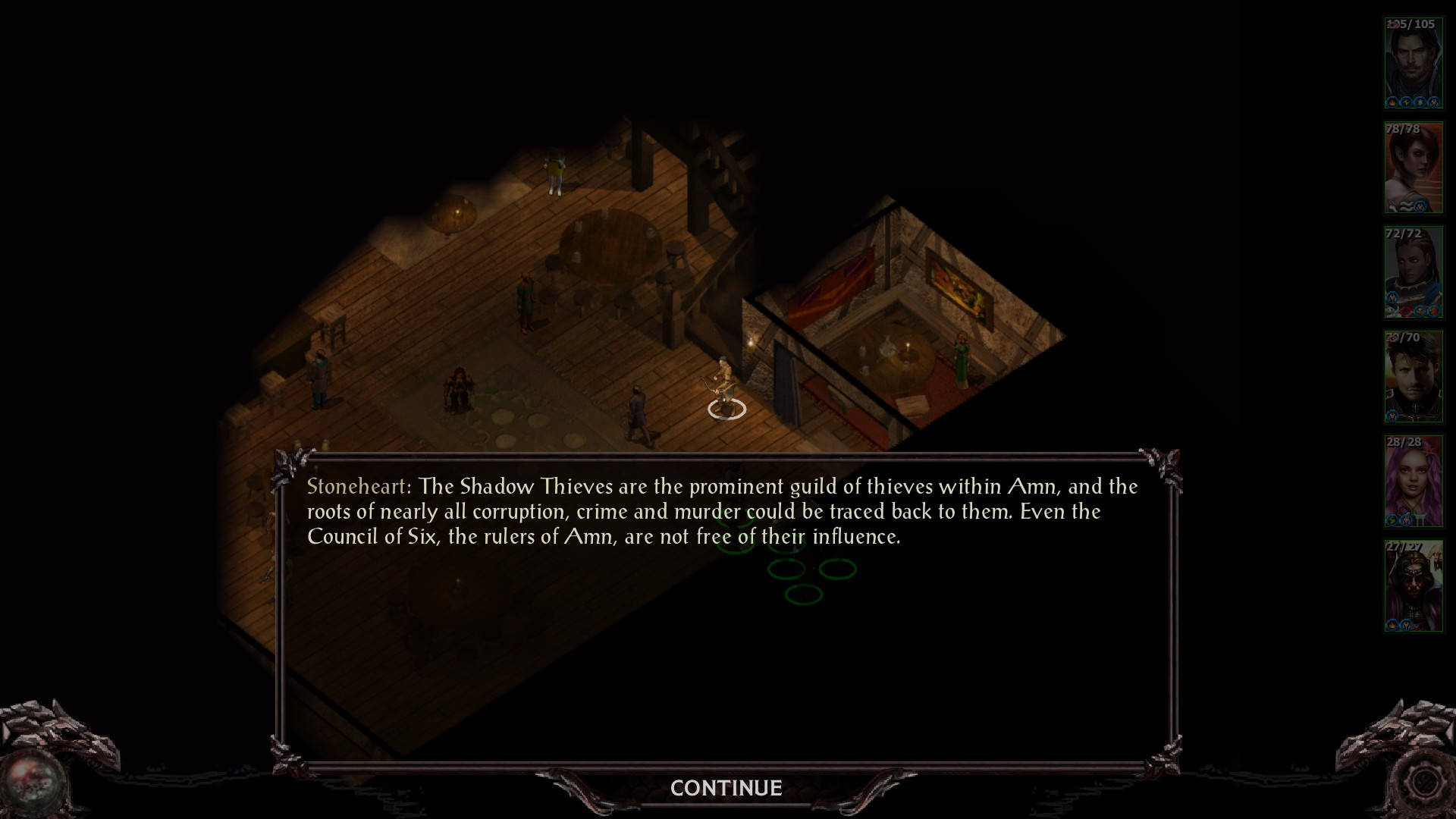The image size is (1456, 819).
Task: Select the red-masked character portrait
Action: point(1413,586)
